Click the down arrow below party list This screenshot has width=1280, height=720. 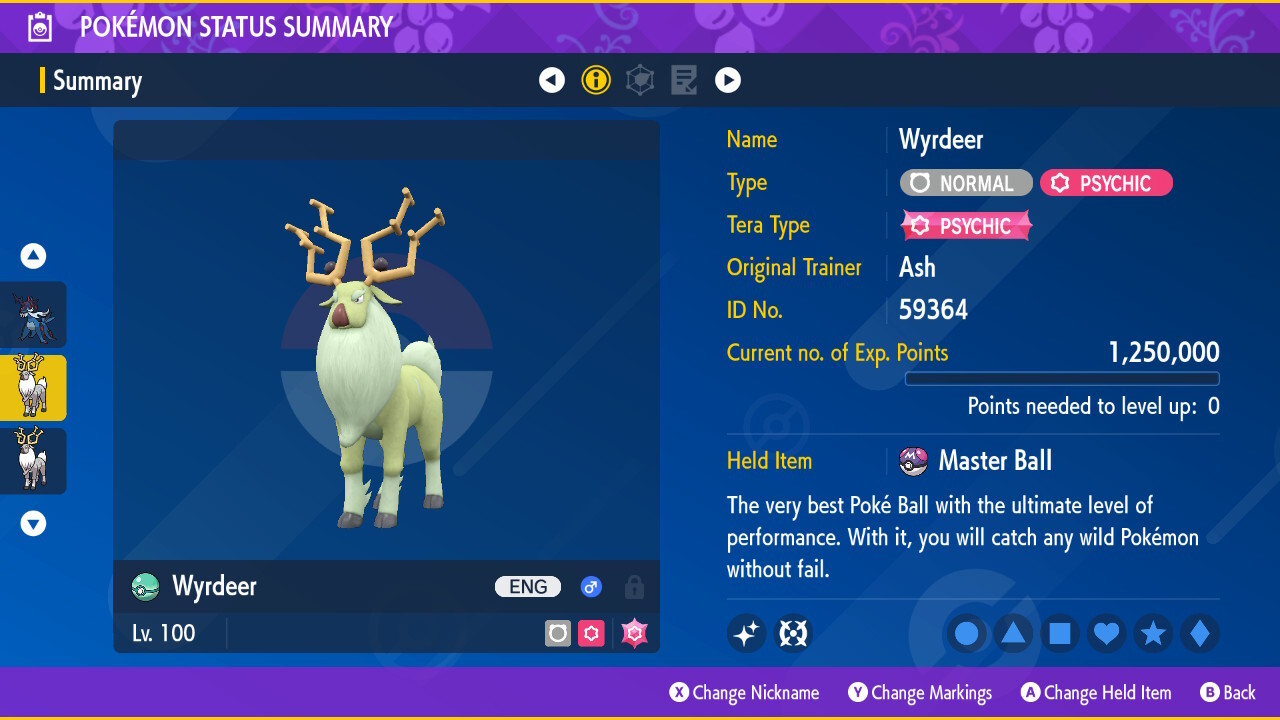tap(33, 523)
